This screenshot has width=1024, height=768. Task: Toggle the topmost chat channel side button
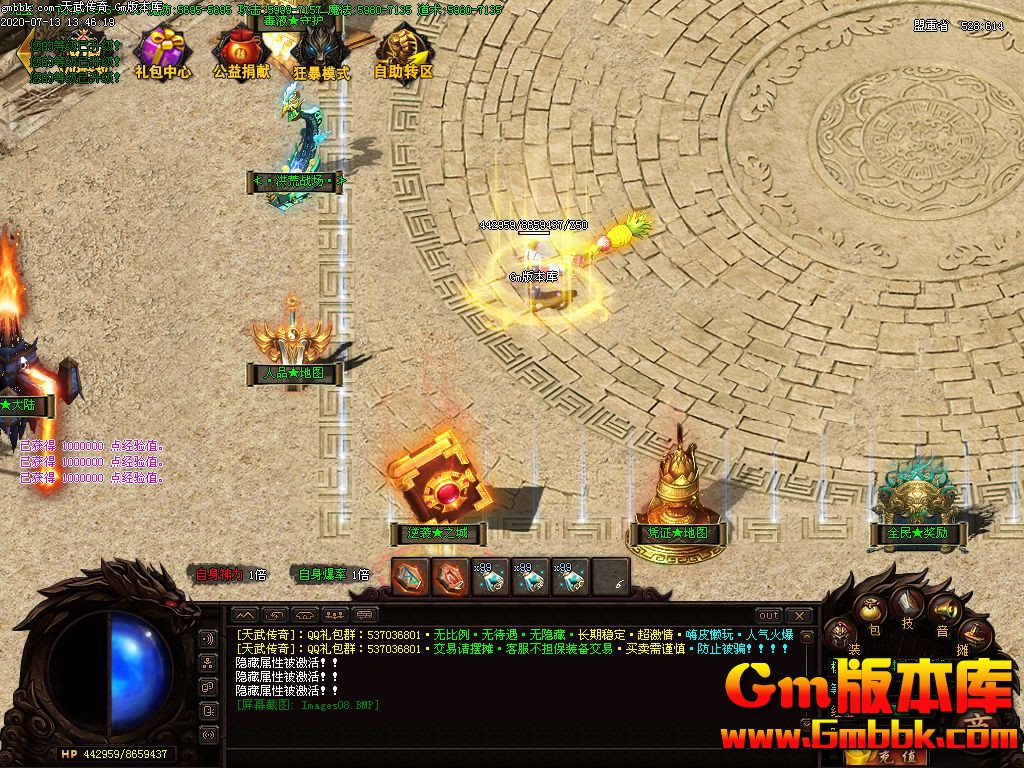[209, 639]
